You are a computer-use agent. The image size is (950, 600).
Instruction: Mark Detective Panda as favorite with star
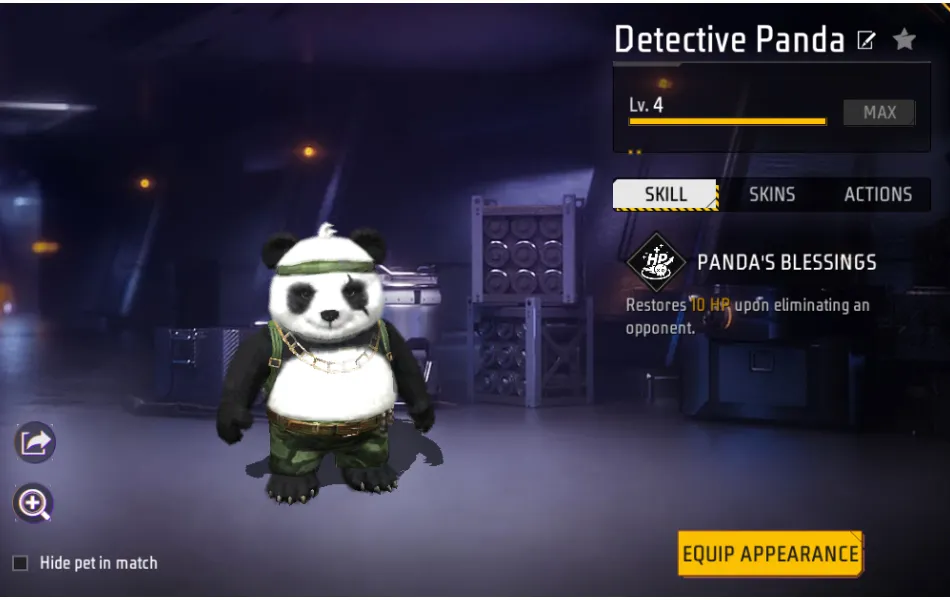tap(904, 40)
